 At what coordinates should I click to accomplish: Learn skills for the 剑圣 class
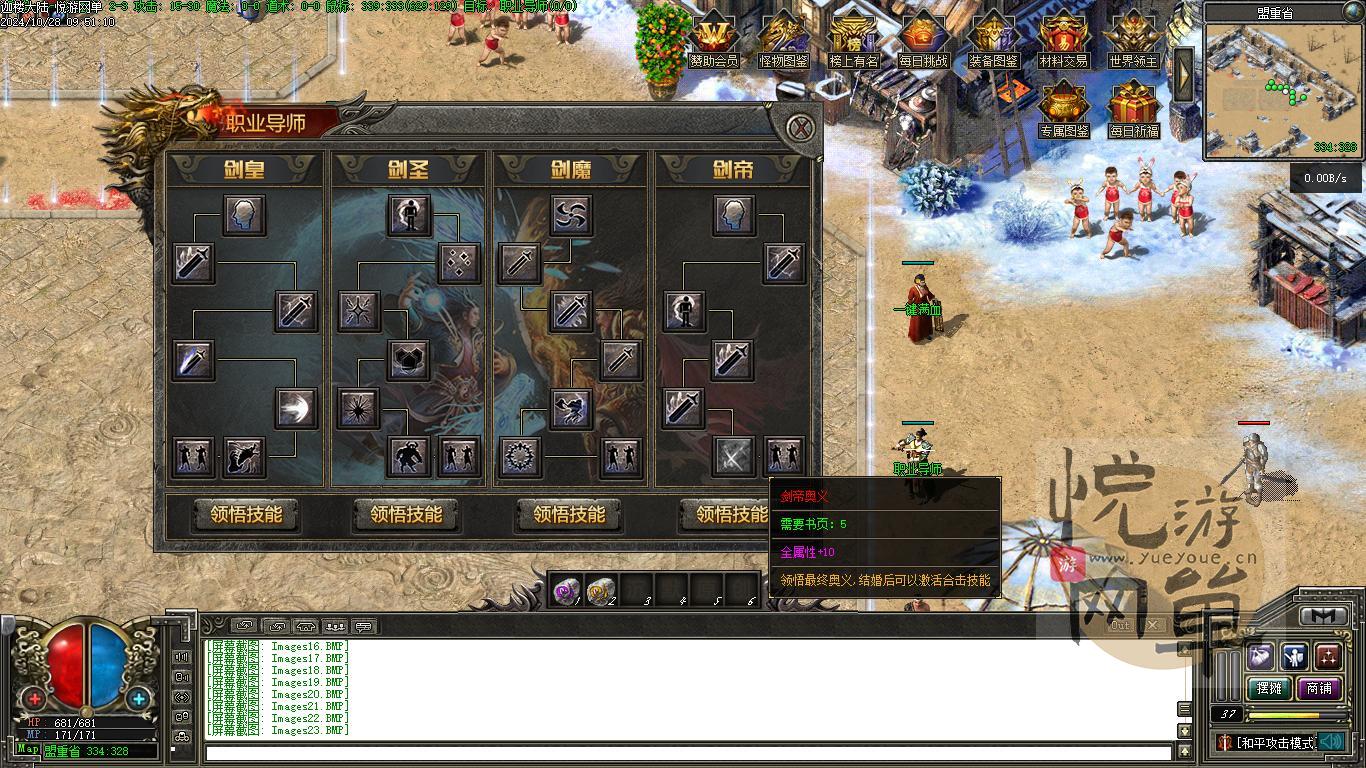pyautogui.click(x=406, y=515)
